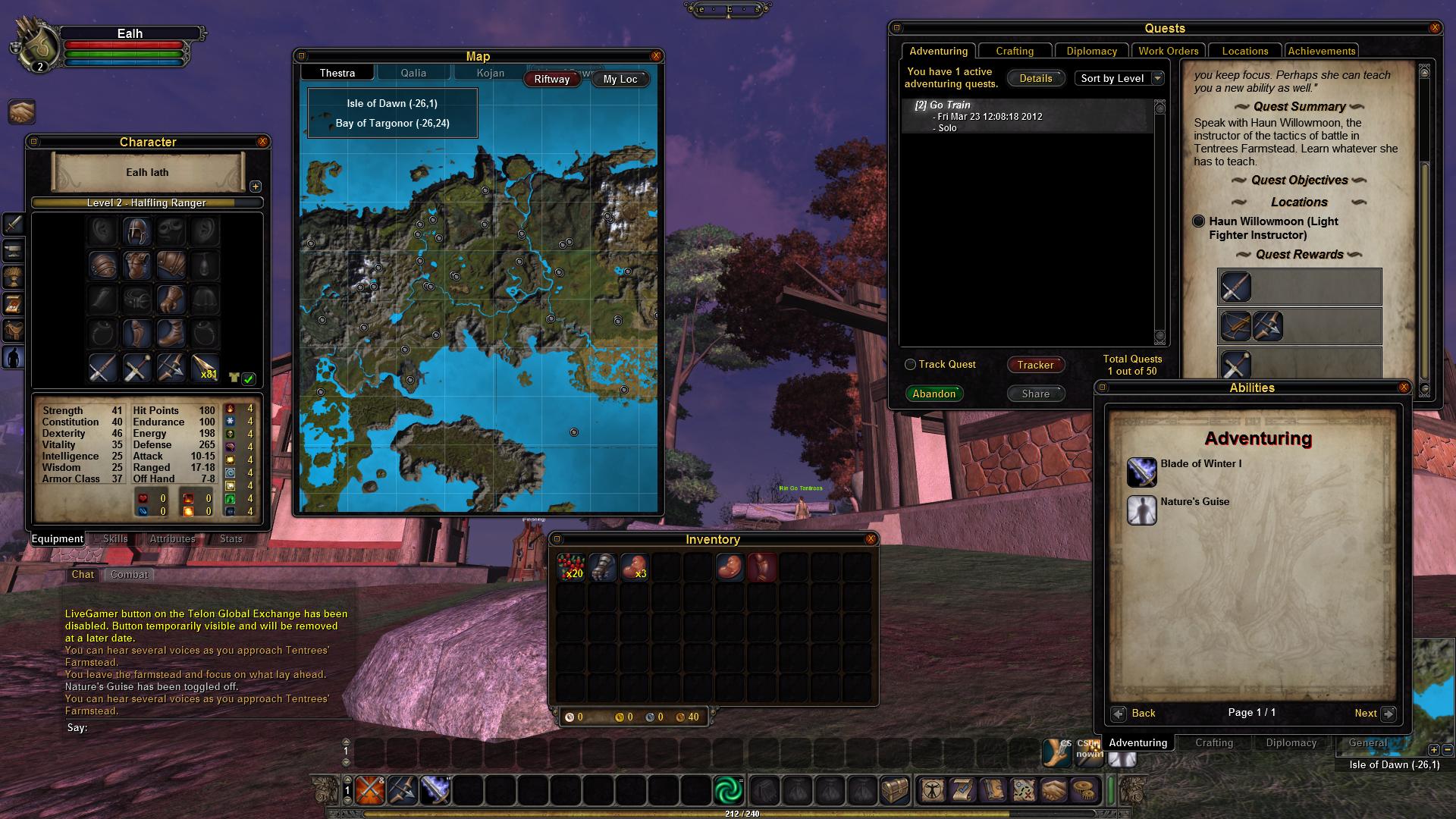Select the berries stack in inventory
This screenshot has height=819, width=1456.
click(570, 566)
